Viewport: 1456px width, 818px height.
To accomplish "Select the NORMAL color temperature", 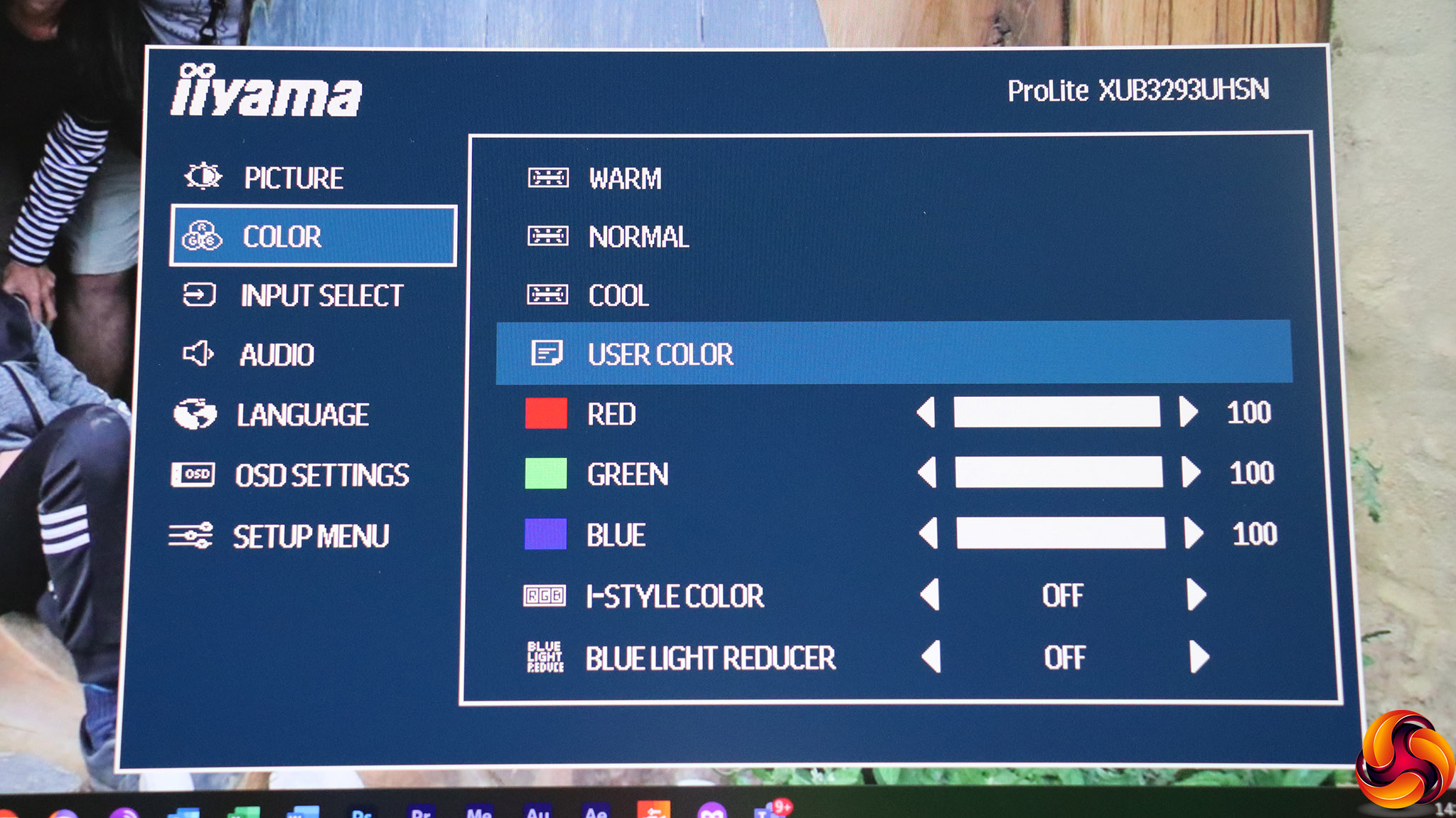I will 638,237.
